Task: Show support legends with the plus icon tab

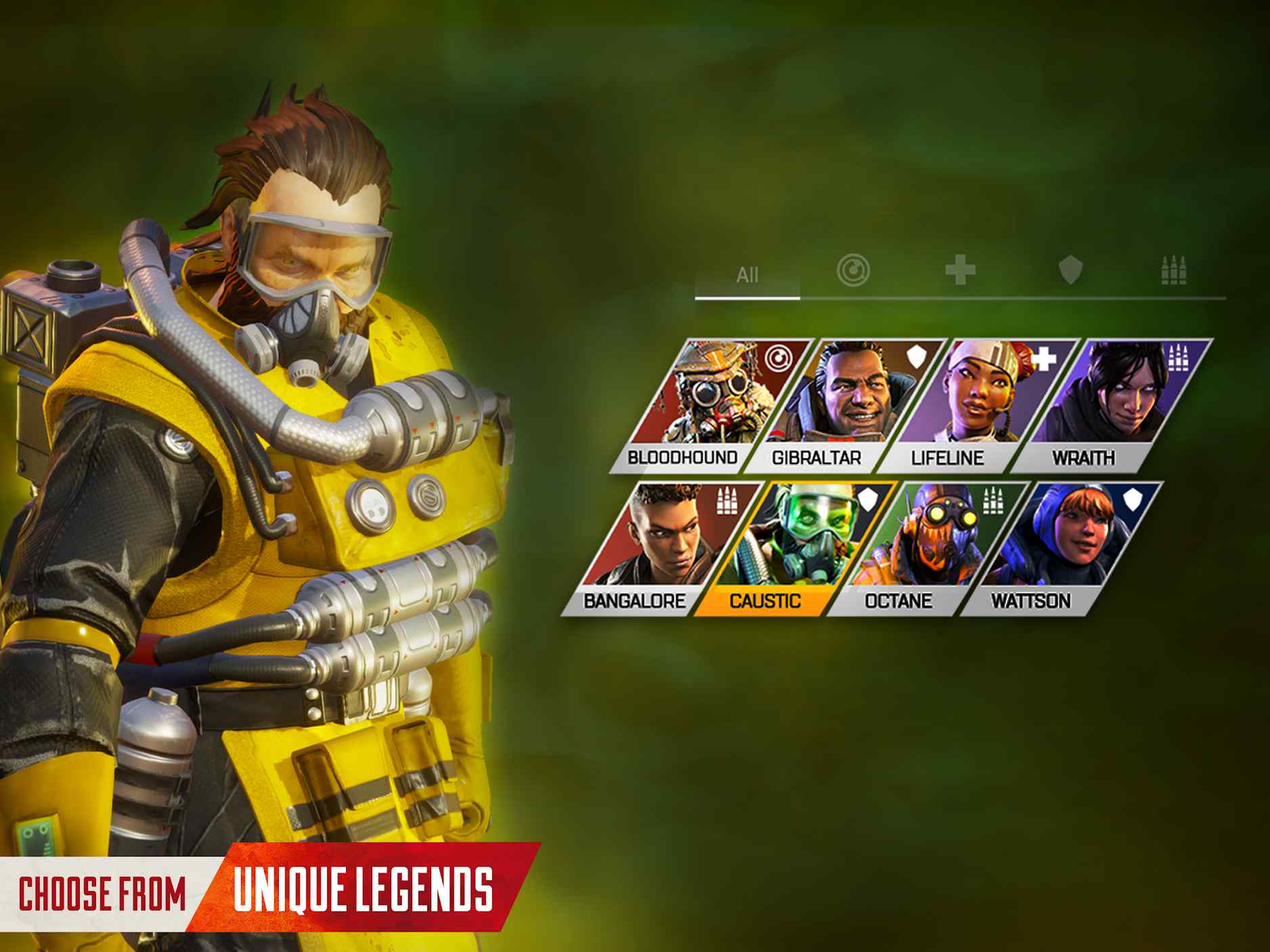Action: point(960,271)
